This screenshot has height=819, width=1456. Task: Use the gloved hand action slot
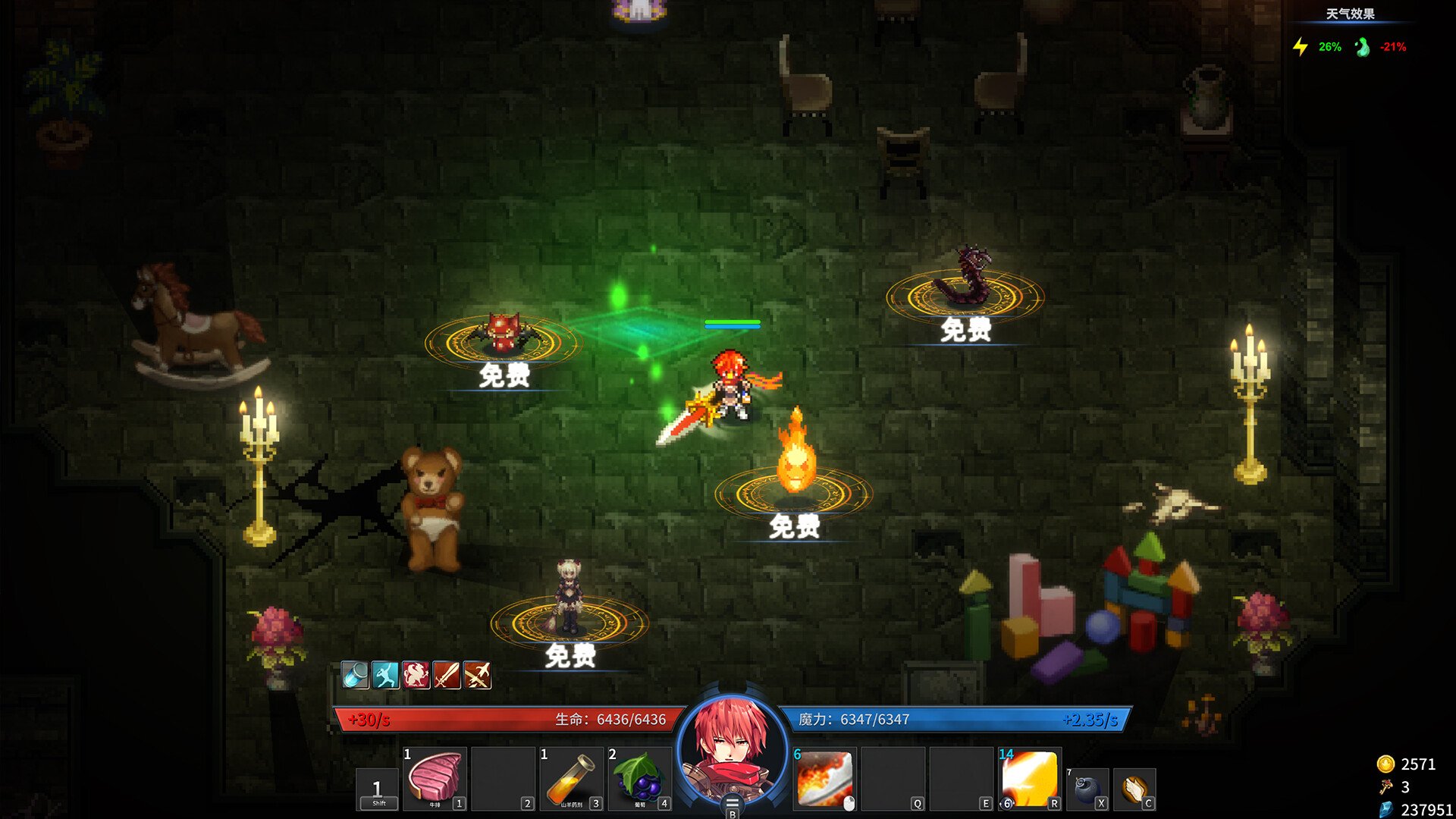[1134, 789]
